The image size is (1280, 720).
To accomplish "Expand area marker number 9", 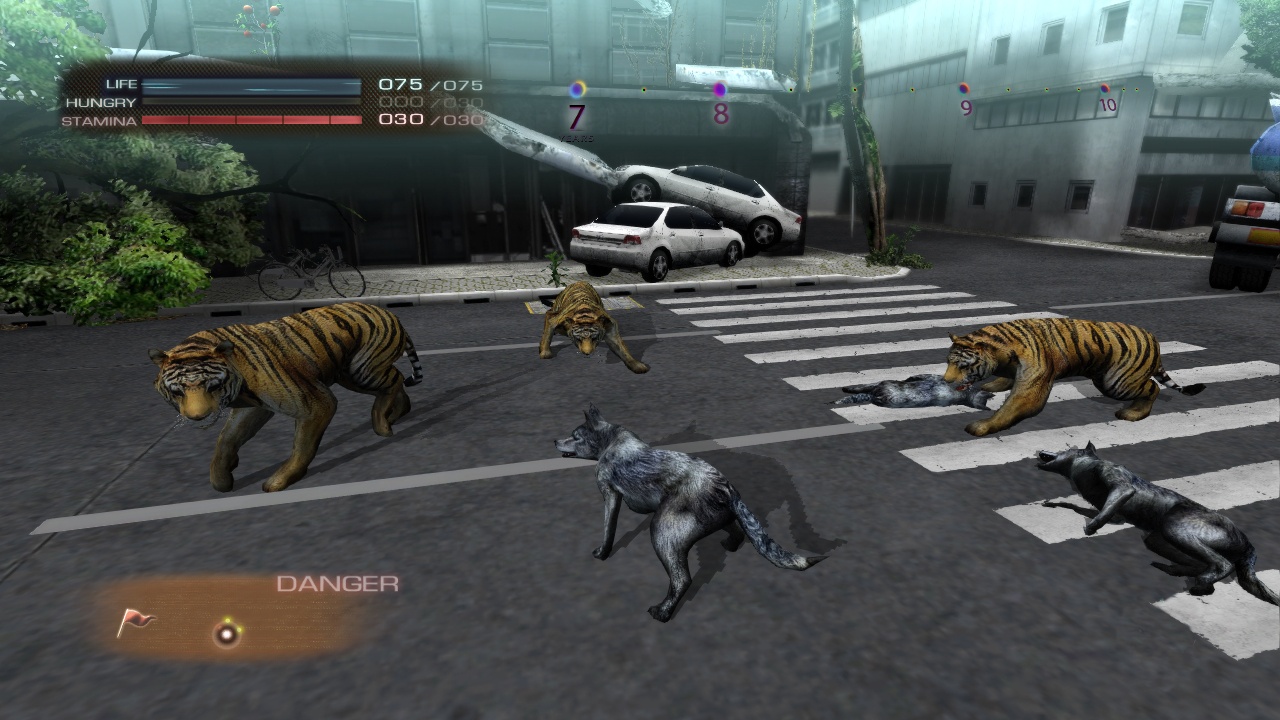I will click(965, 108).
